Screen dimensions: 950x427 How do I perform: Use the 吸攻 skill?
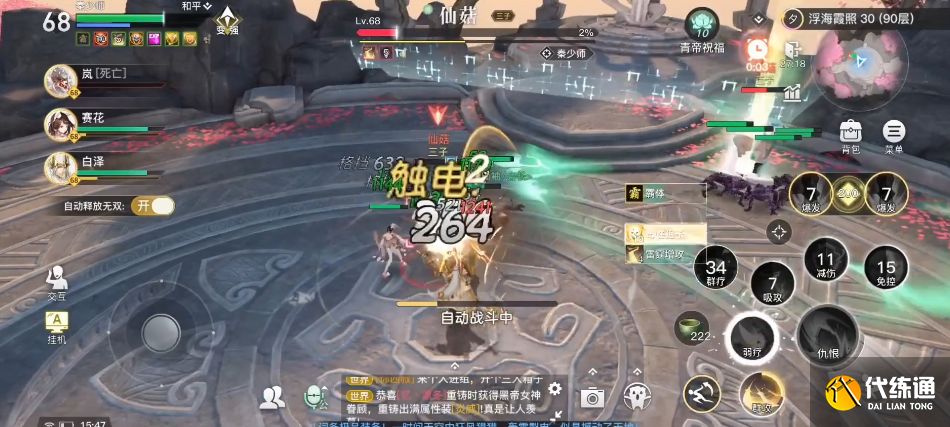point(772,285)
